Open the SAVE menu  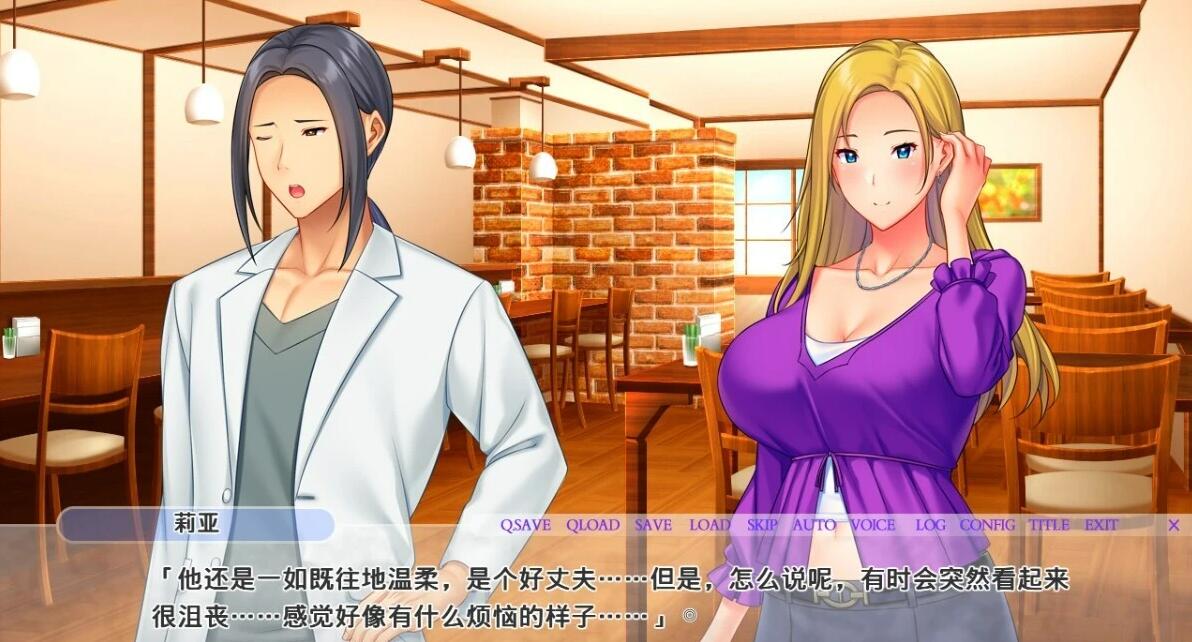[x=653, y=525]
